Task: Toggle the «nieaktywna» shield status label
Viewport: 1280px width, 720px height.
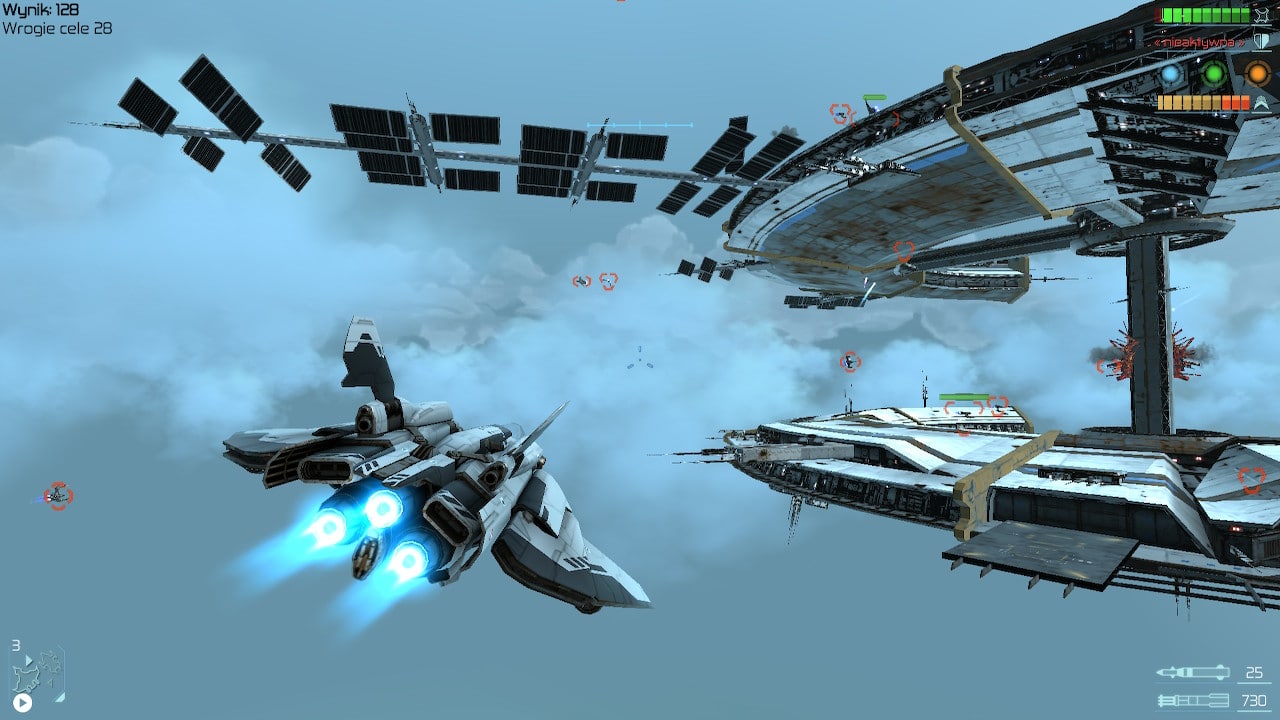Action: coord(1200,42)
